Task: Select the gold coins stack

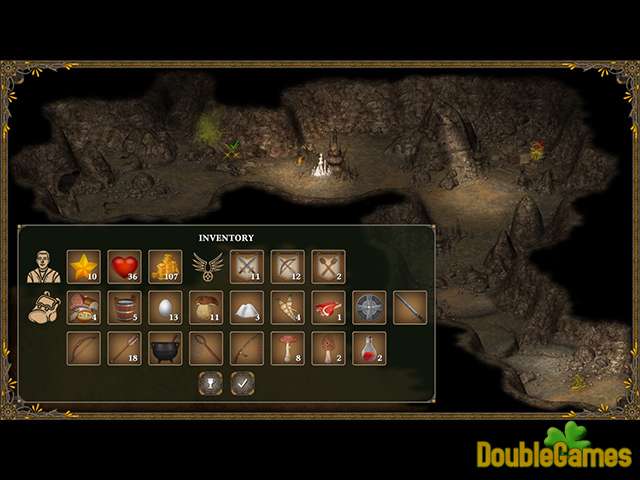Action: coord(165,267)
